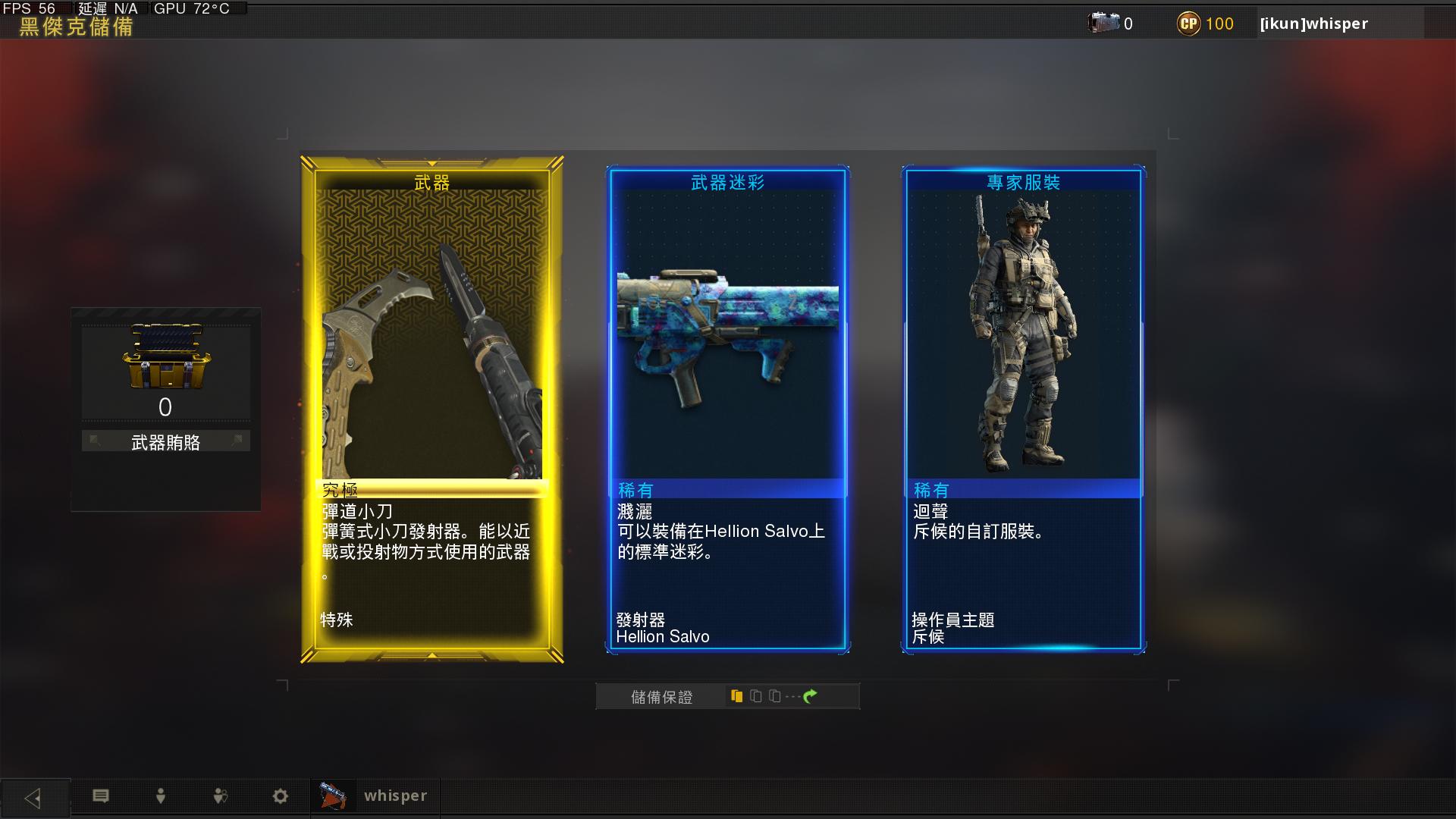Open the chat message panel
1456x819 pixels.
[x=101, y=796]
